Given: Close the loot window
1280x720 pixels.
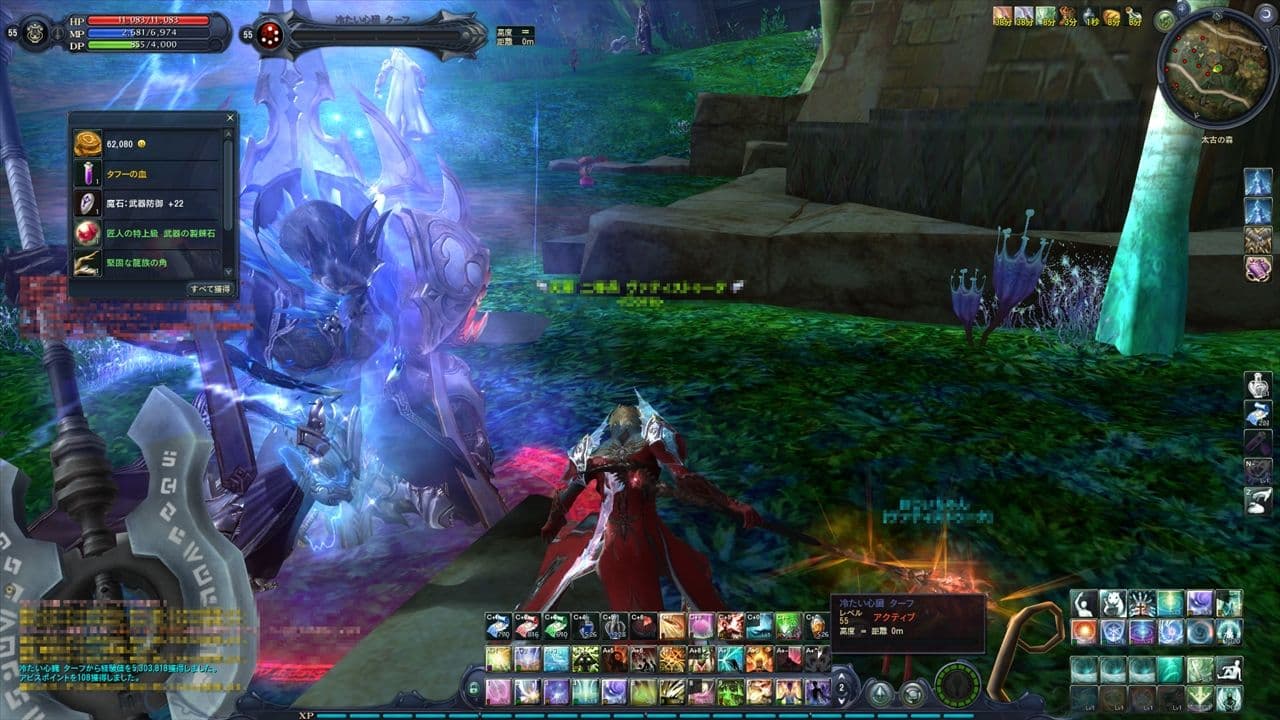Looking at the screenshot, I should tap(231, 118).
